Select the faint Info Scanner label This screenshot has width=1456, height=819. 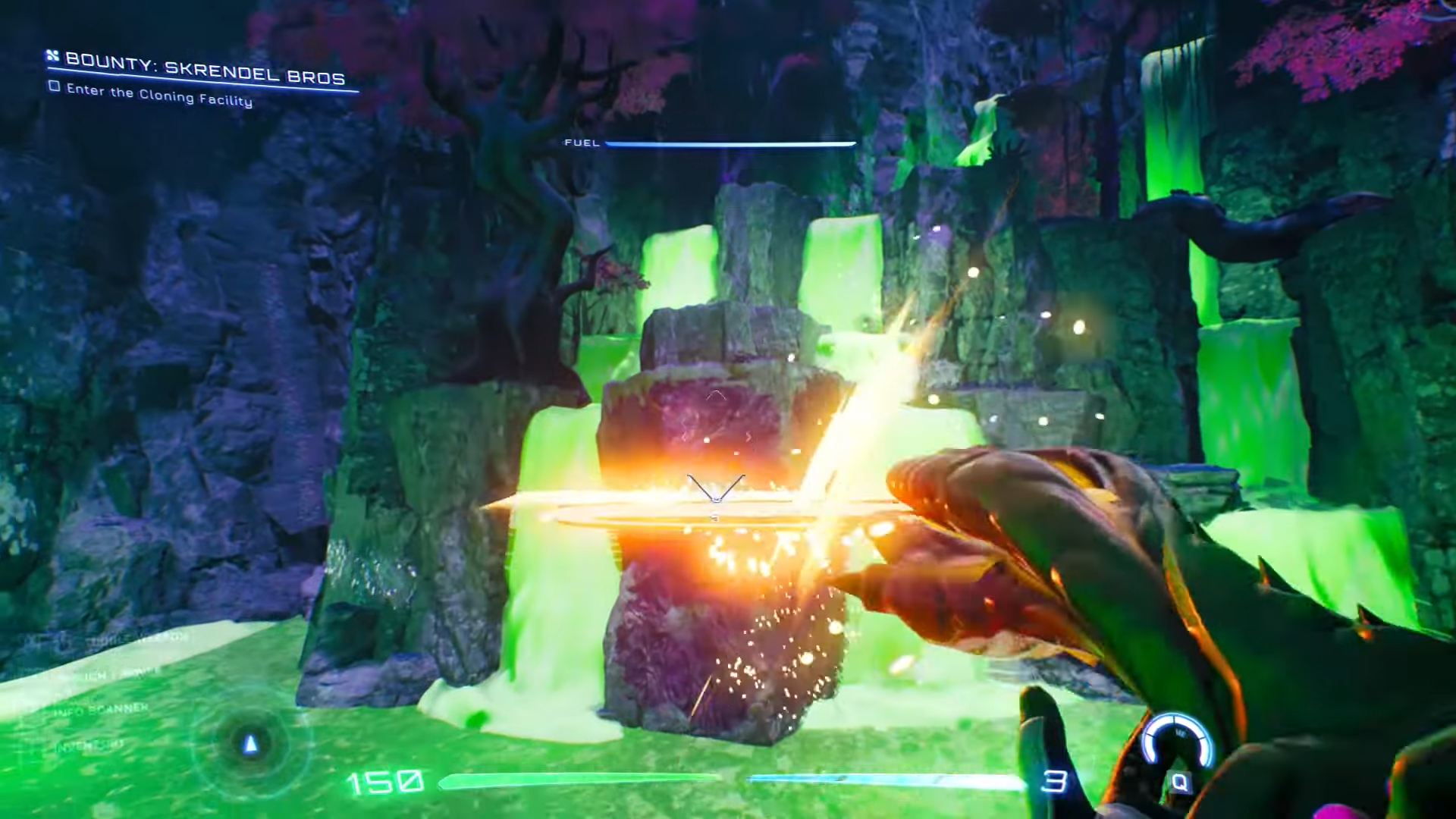click(102, 710)
